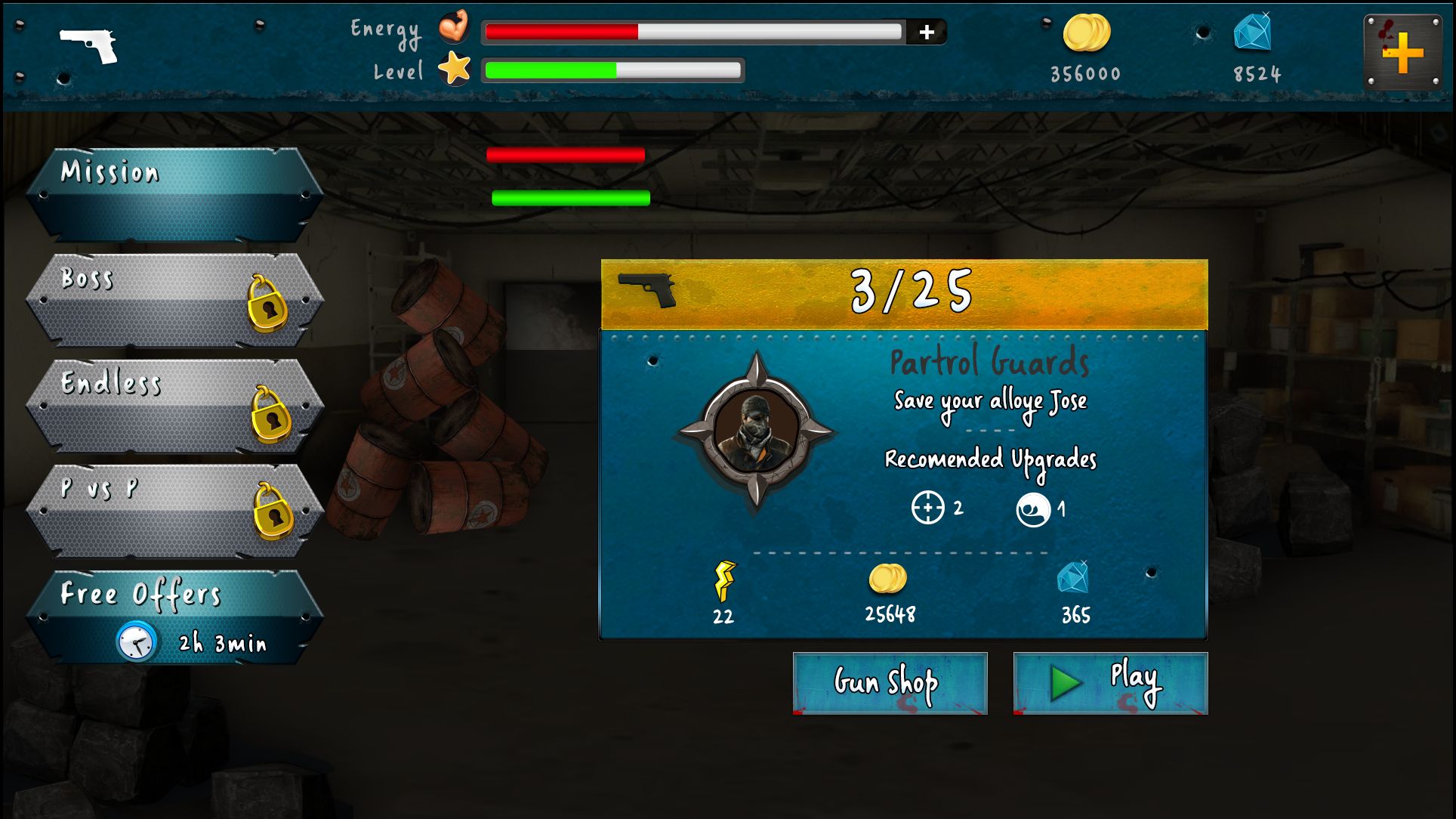
Task: Open the Gun Shop
Action: (890, 683)
